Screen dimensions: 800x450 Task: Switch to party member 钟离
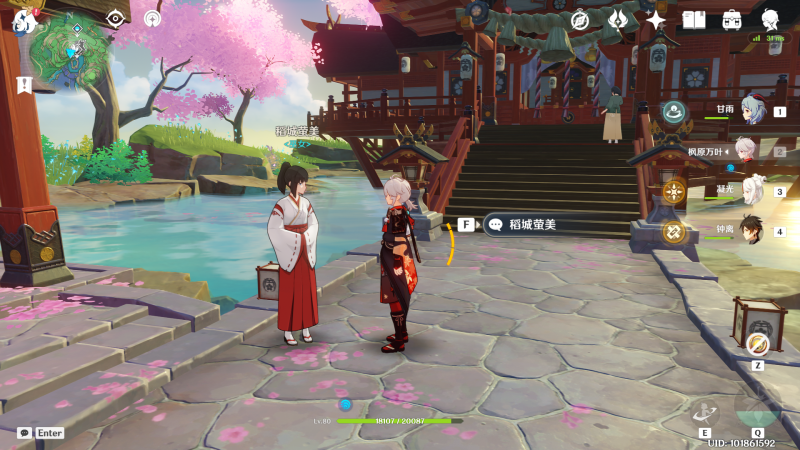coord(748,231)
